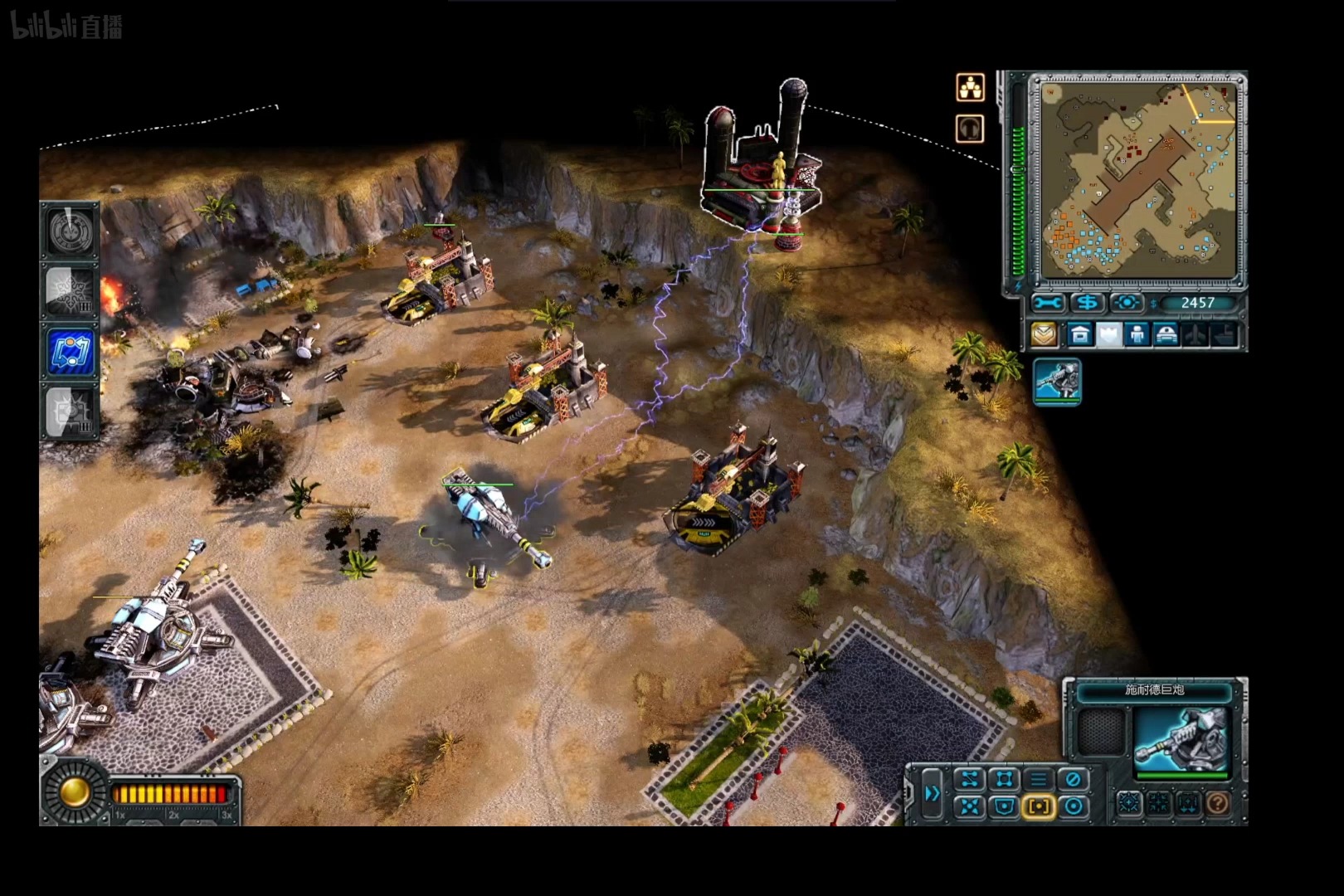
Task: Toggle the dollar-sign sell mode
Action: (x=1087, y=304)
